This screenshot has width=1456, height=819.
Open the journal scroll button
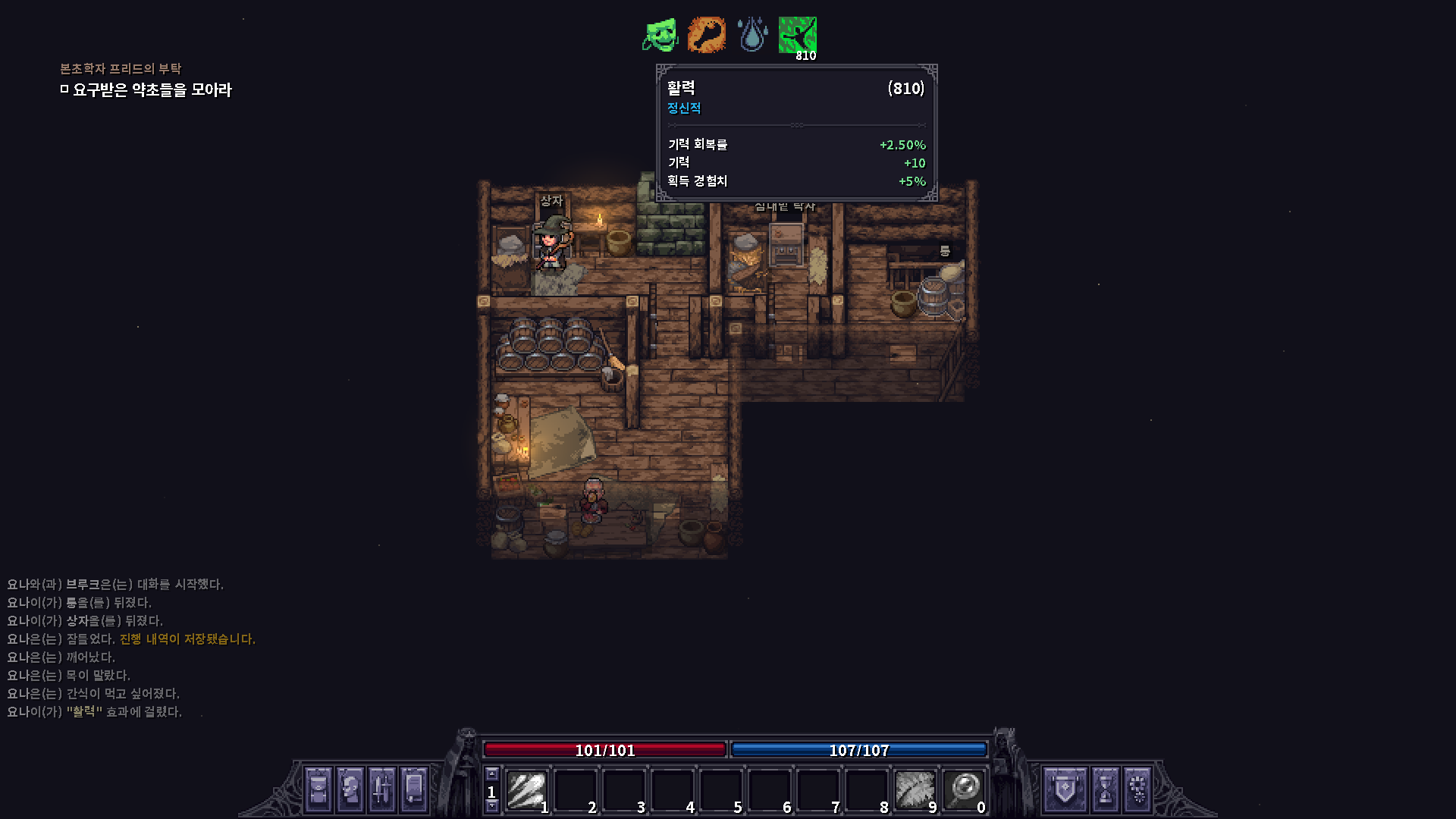tap(414, 789)
